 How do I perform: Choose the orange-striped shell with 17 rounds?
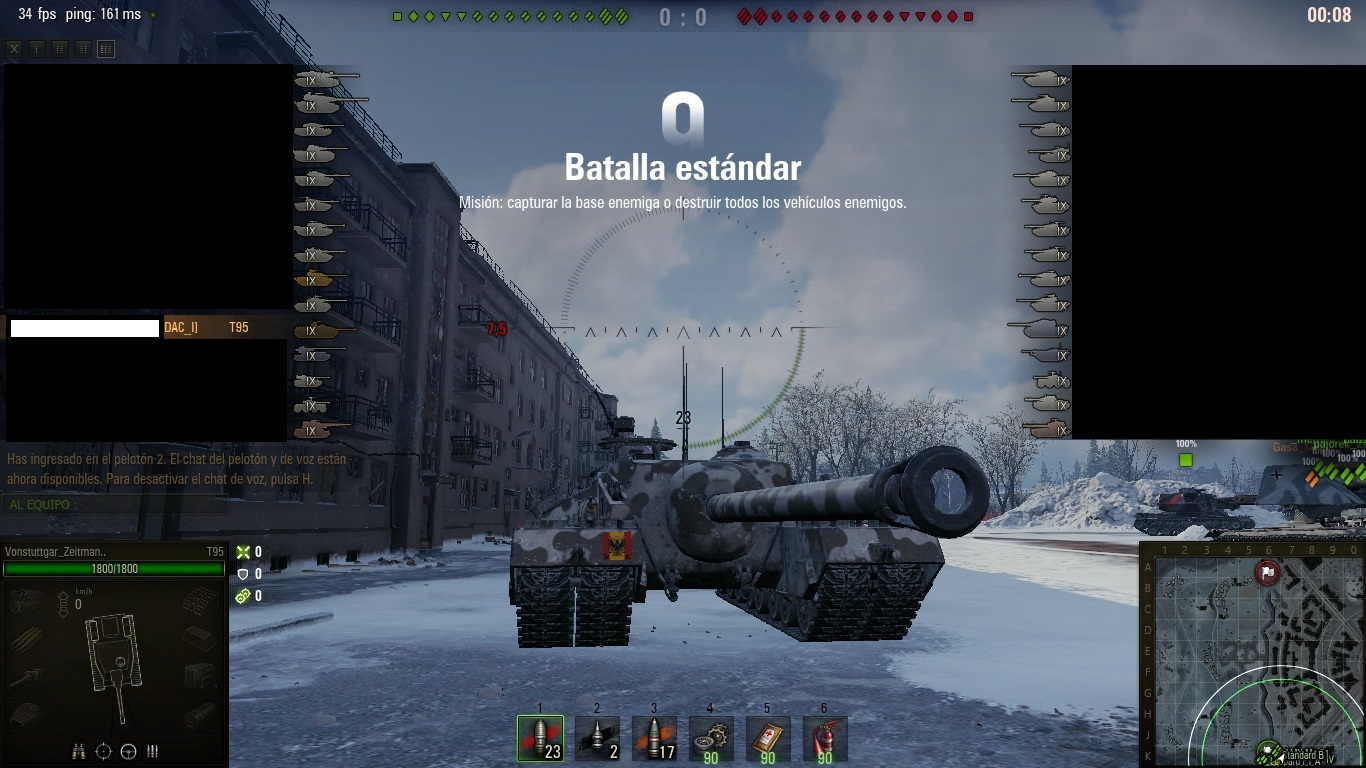[654, 738]
